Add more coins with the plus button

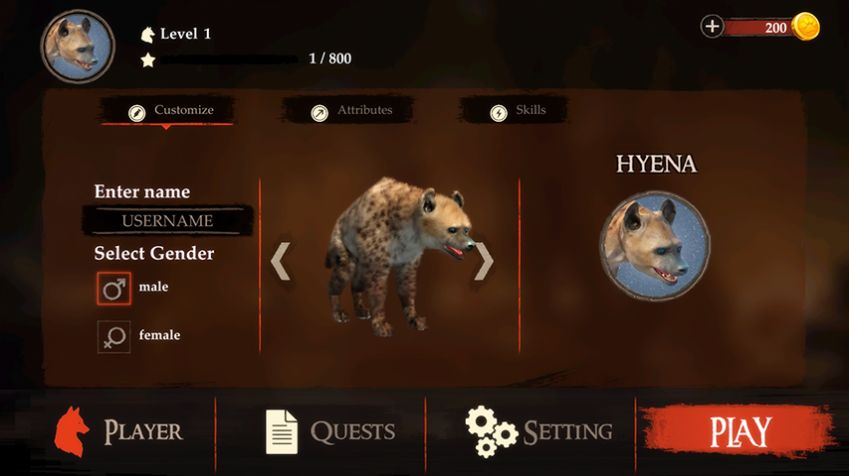point(712,27)
